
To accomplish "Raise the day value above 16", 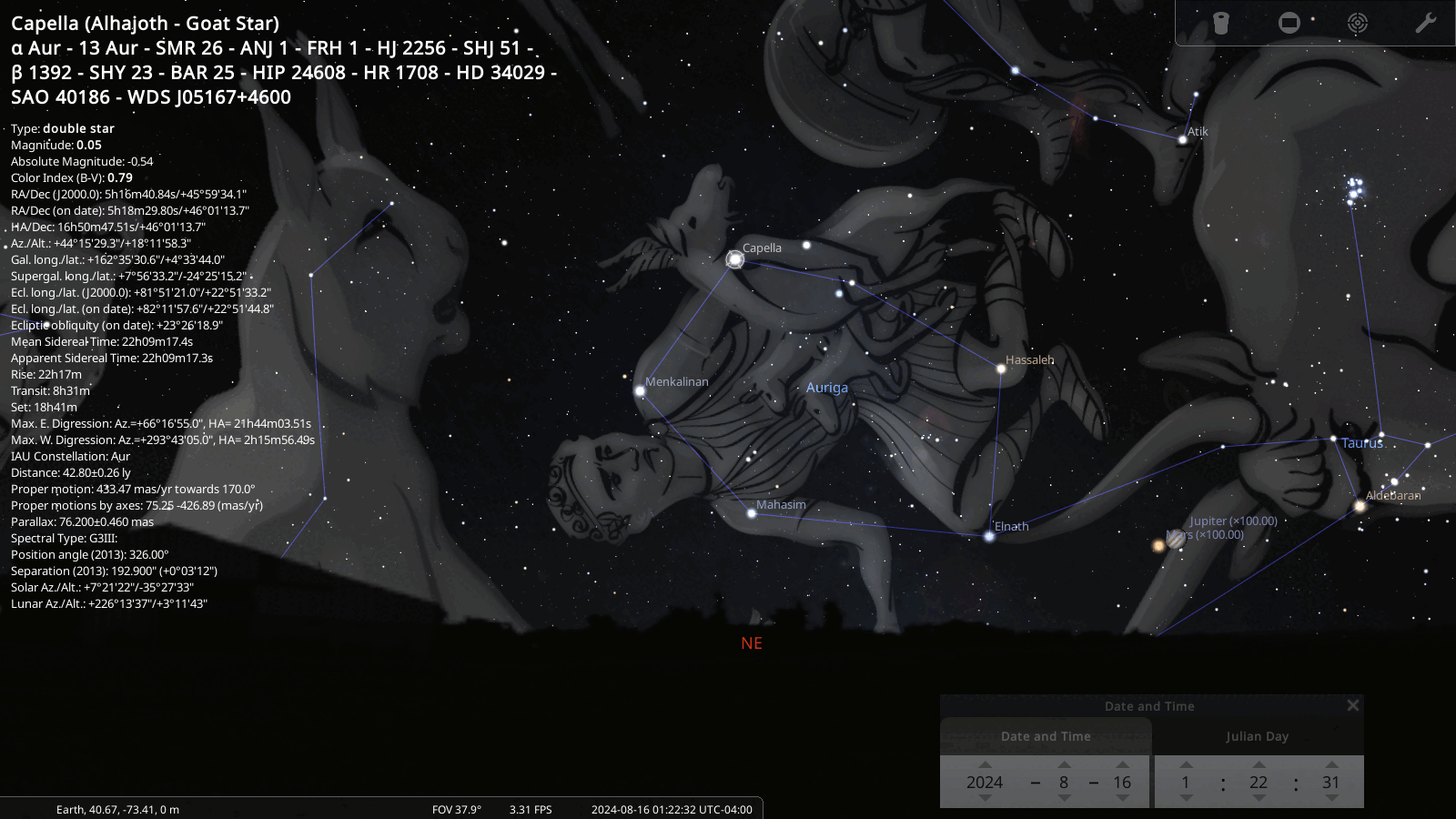I will (1122, 764).
